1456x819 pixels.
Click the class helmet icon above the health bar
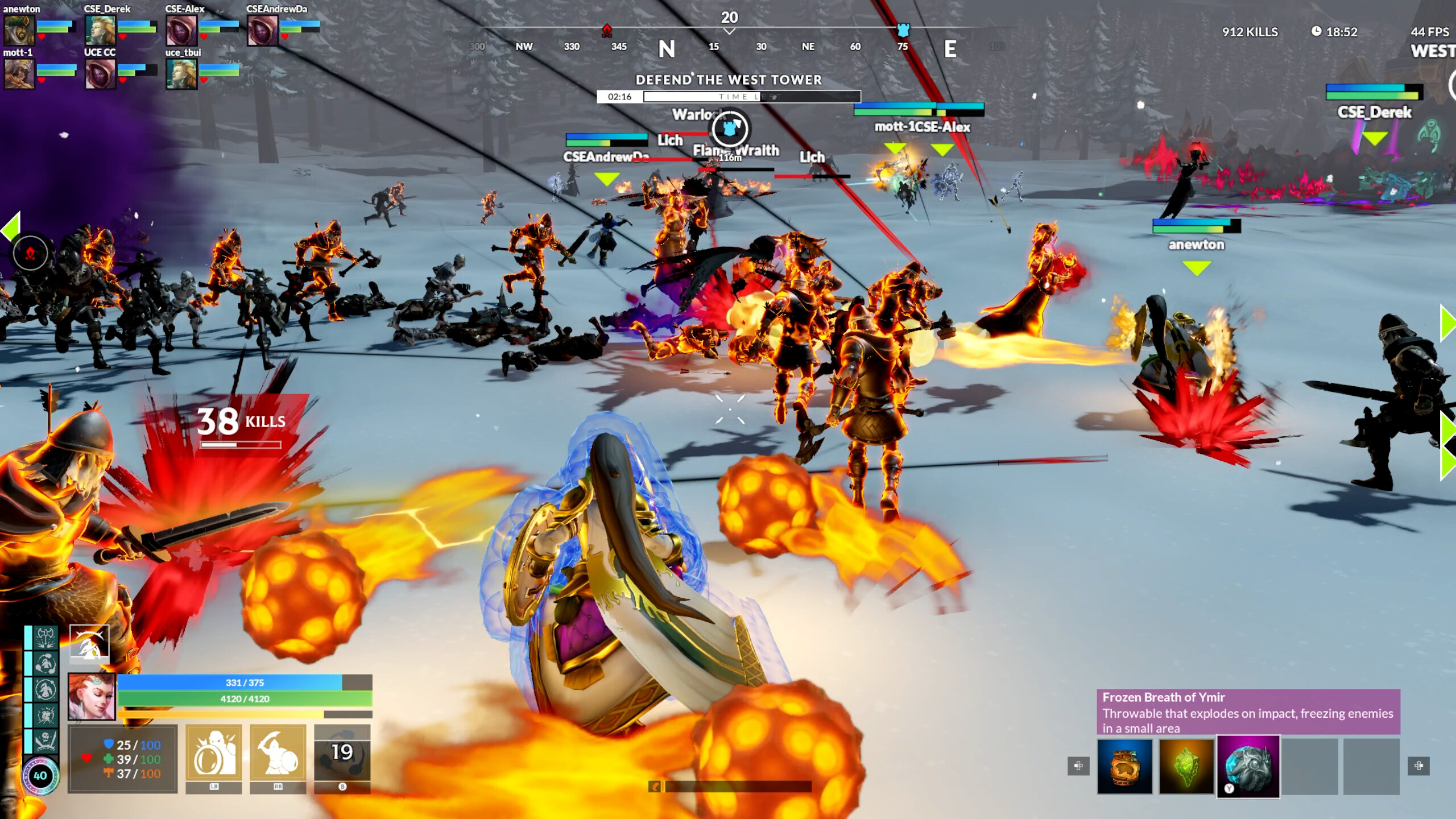(89, 644)
